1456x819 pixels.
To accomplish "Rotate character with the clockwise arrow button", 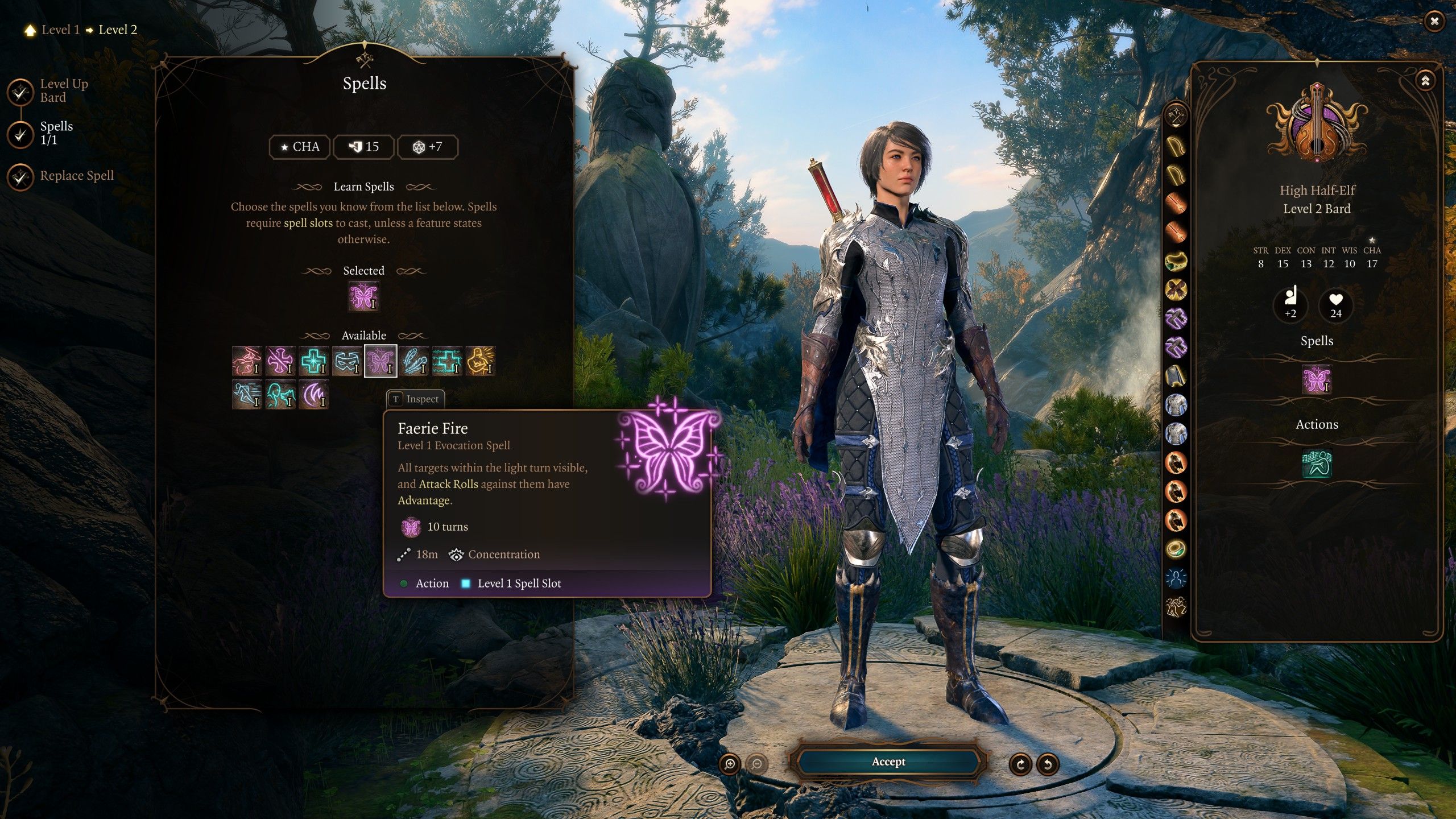I will [x=1021, y=764].
